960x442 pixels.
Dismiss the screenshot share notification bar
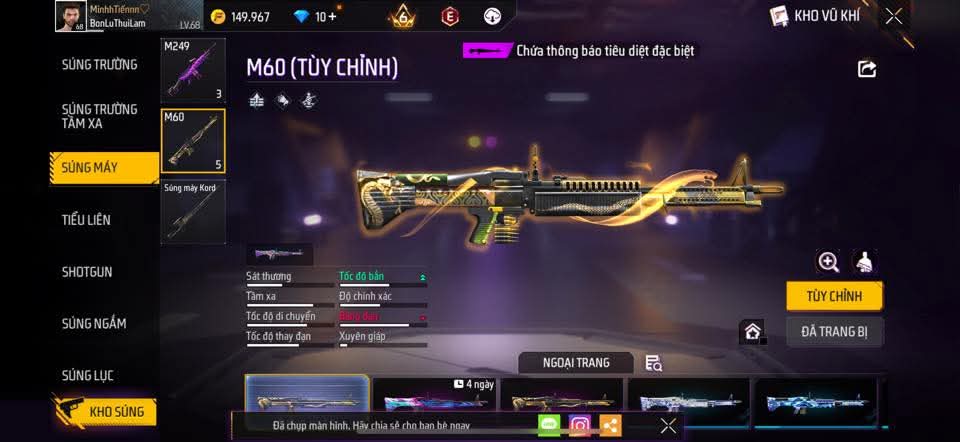click(x=668, y=426)
